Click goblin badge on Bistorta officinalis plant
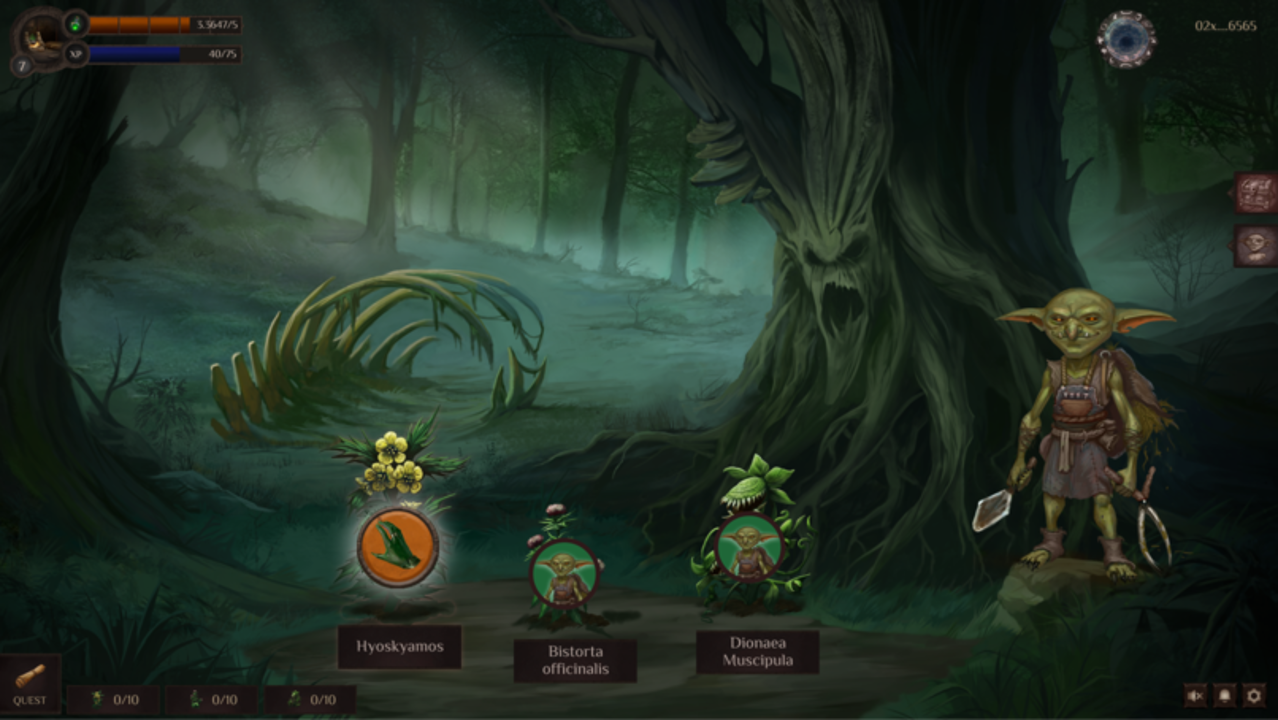The width and height of the screenshot is (1278, 720). point(564,573)
